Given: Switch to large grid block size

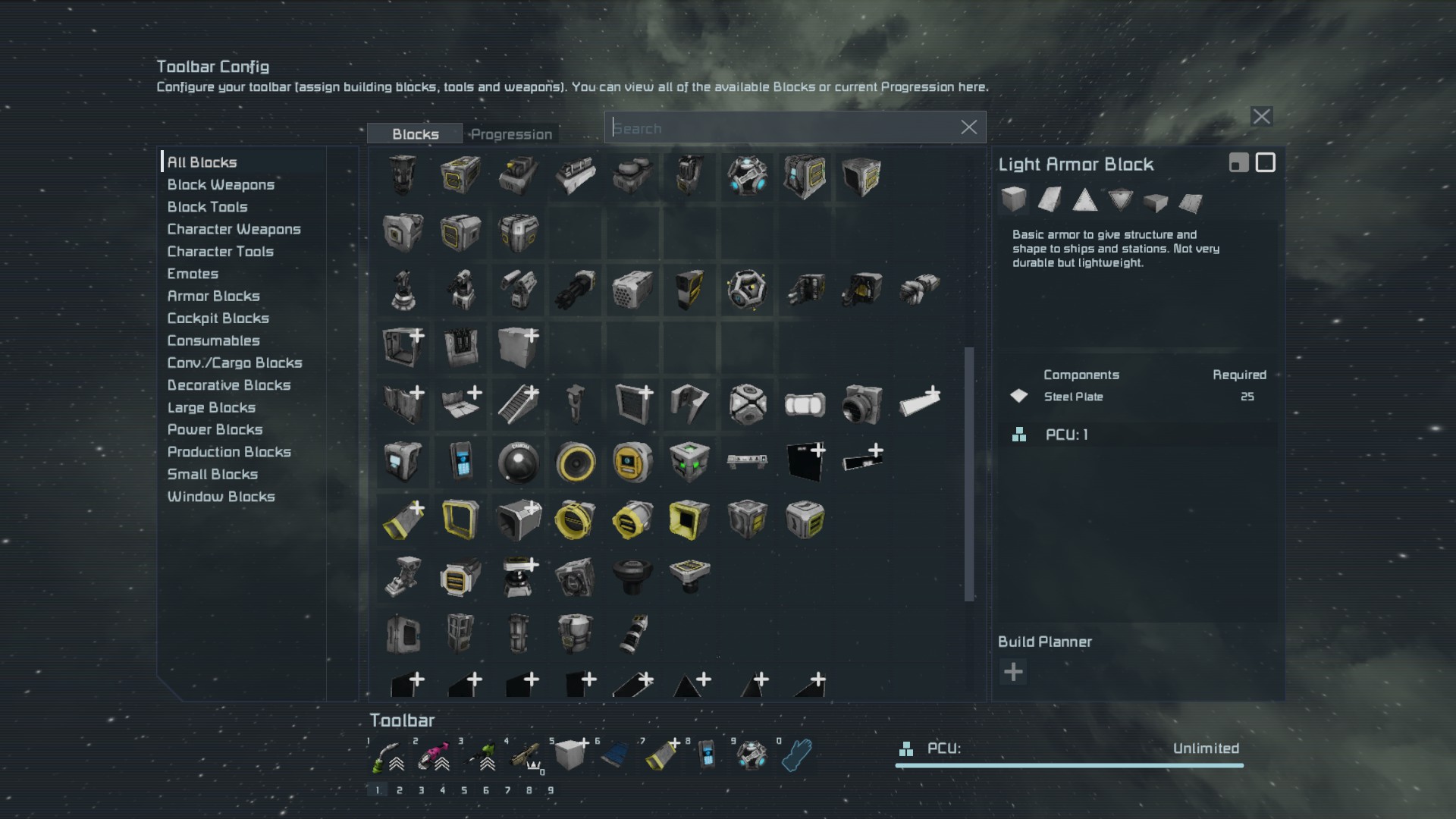Looking at the screenshot, I should pyautogui.click(x=1265, y=163).
